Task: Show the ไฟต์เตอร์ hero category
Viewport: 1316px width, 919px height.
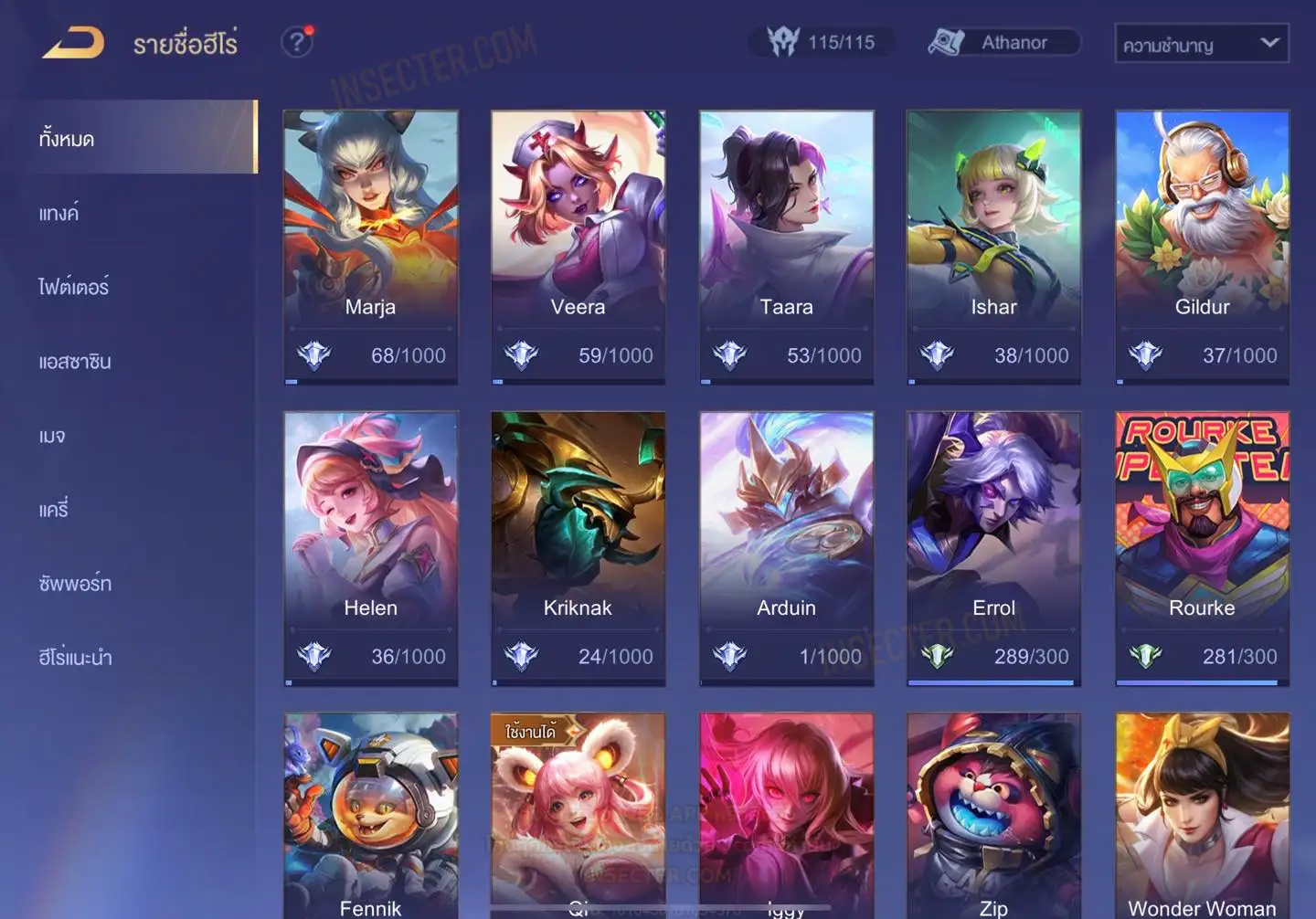Action: 74,287
